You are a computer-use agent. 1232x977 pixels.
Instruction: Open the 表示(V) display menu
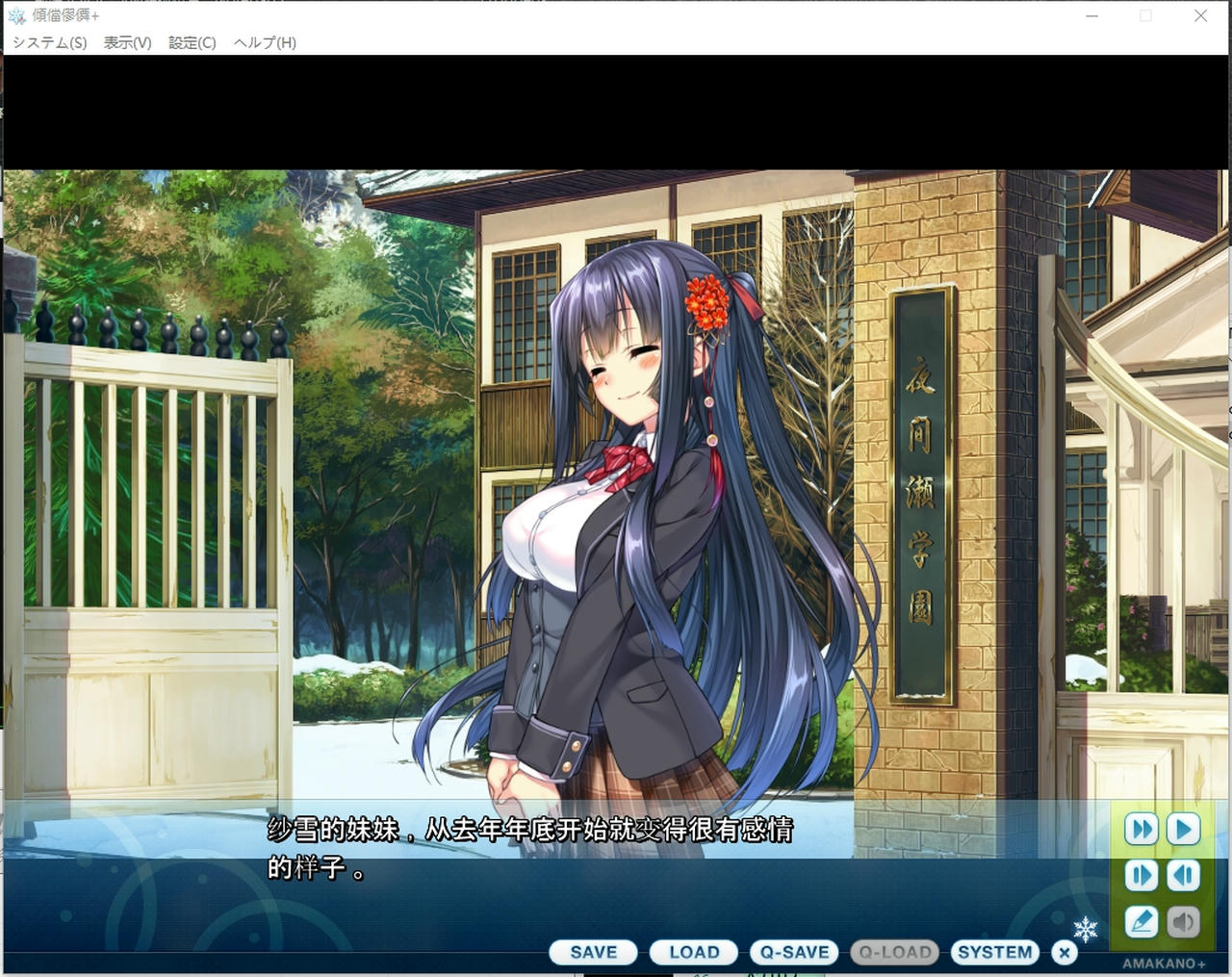click(126, 43)
